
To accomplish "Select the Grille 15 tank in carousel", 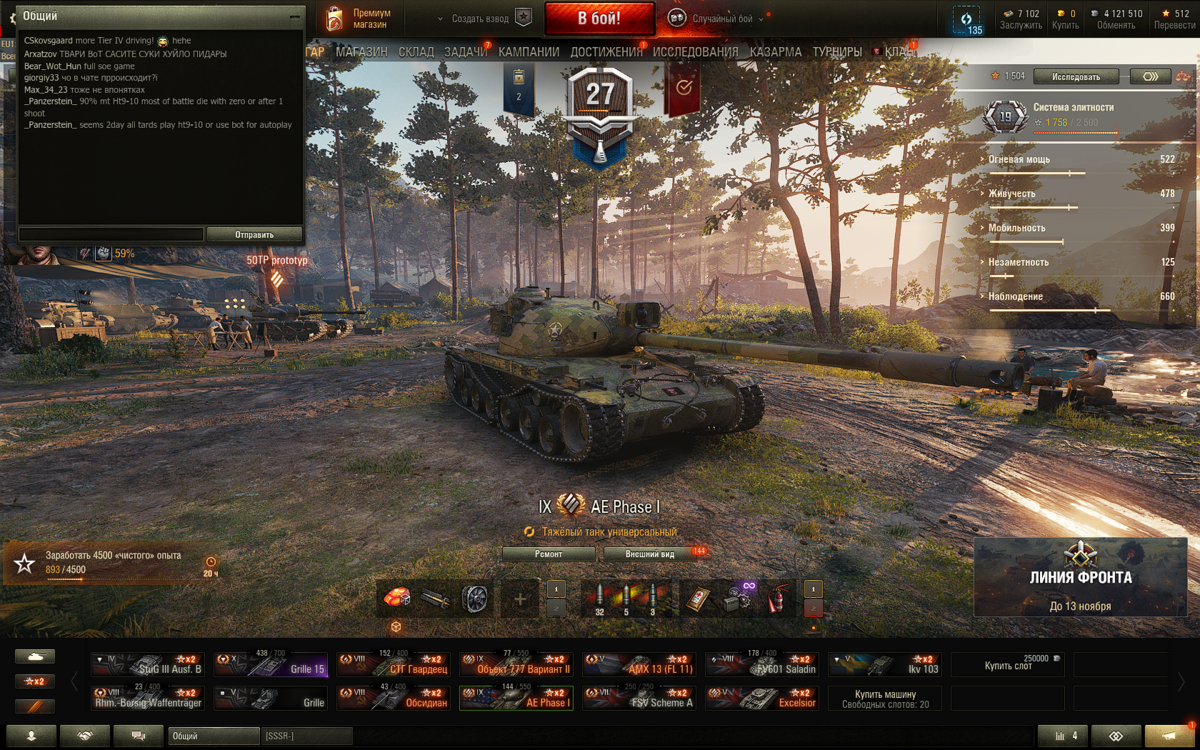I will pos(270,666).
